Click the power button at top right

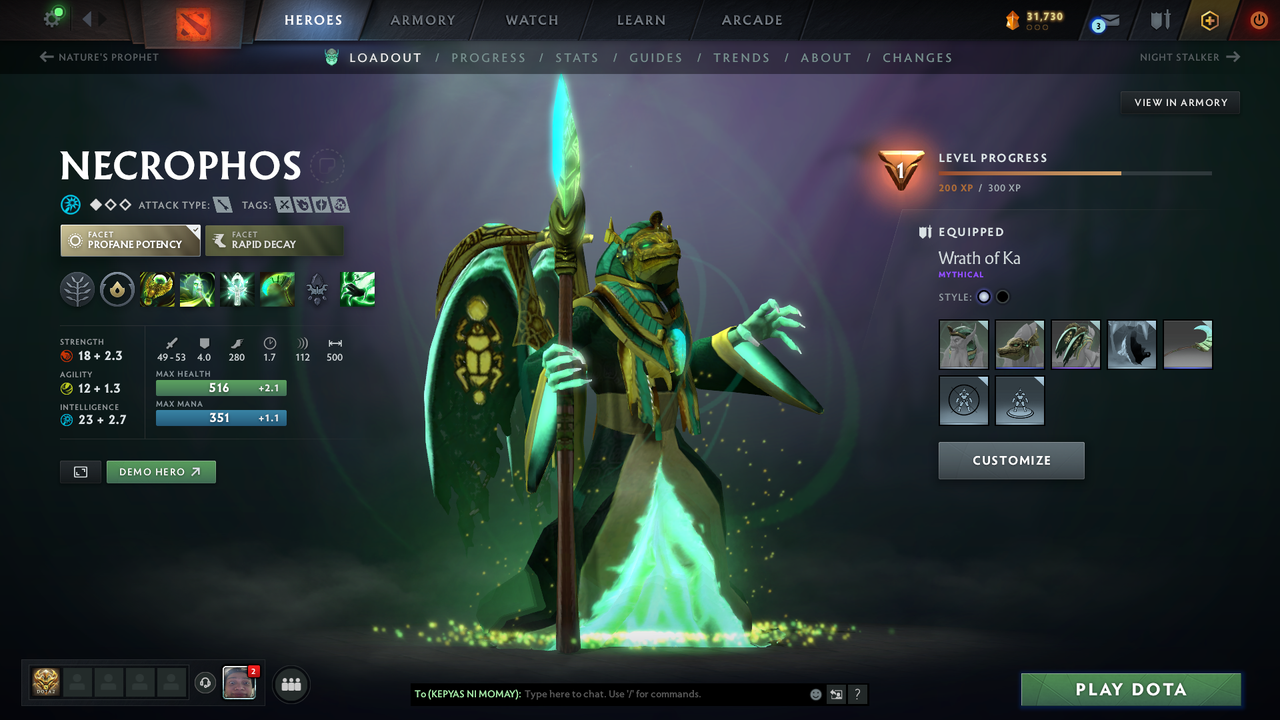[1258, 19]
